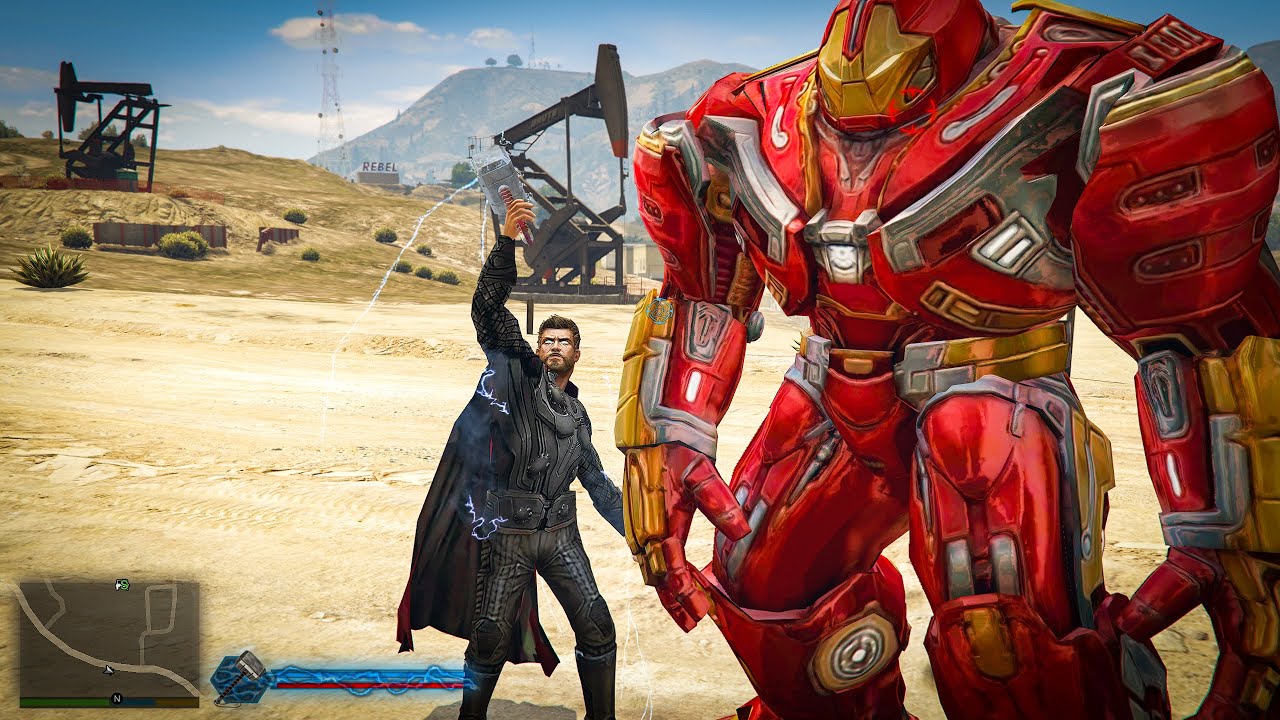Viewport: 1280px width, 720px height.
Task: Click the minimap
Action: 109,640
